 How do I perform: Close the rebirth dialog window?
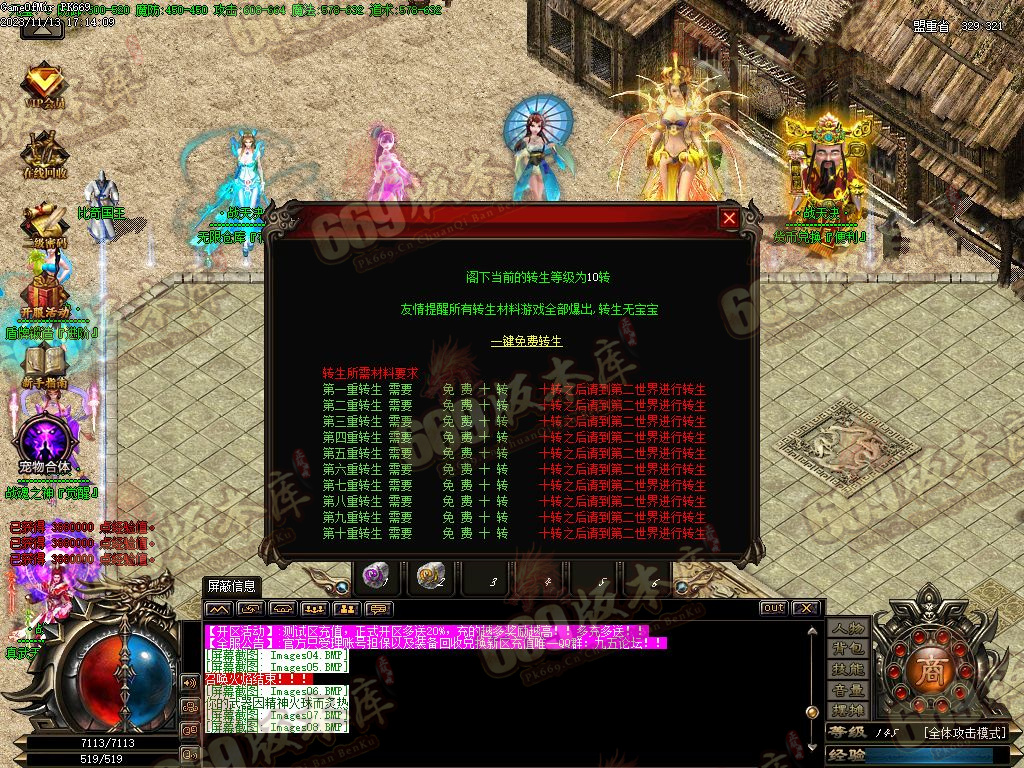click(x=730, y=218)
